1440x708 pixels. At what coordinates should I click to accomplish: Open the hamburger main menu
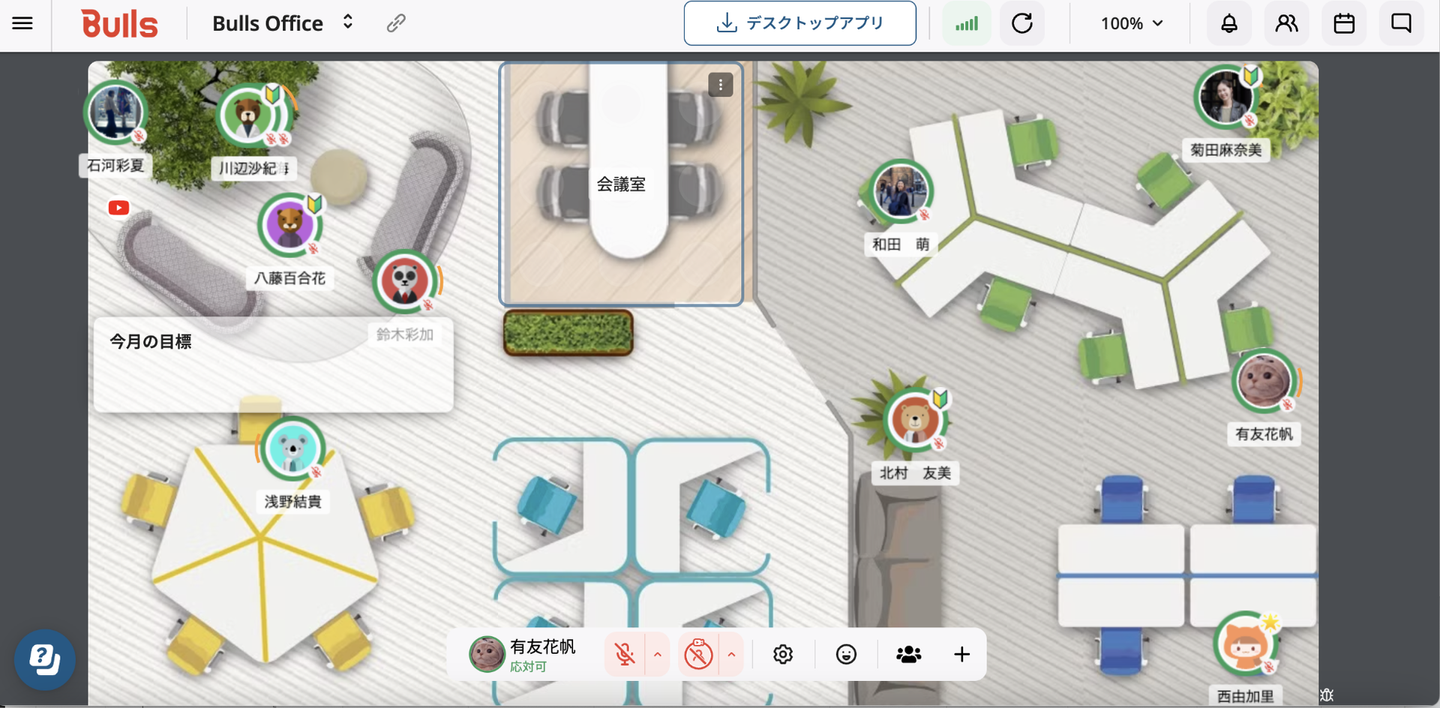pos(22,23)
